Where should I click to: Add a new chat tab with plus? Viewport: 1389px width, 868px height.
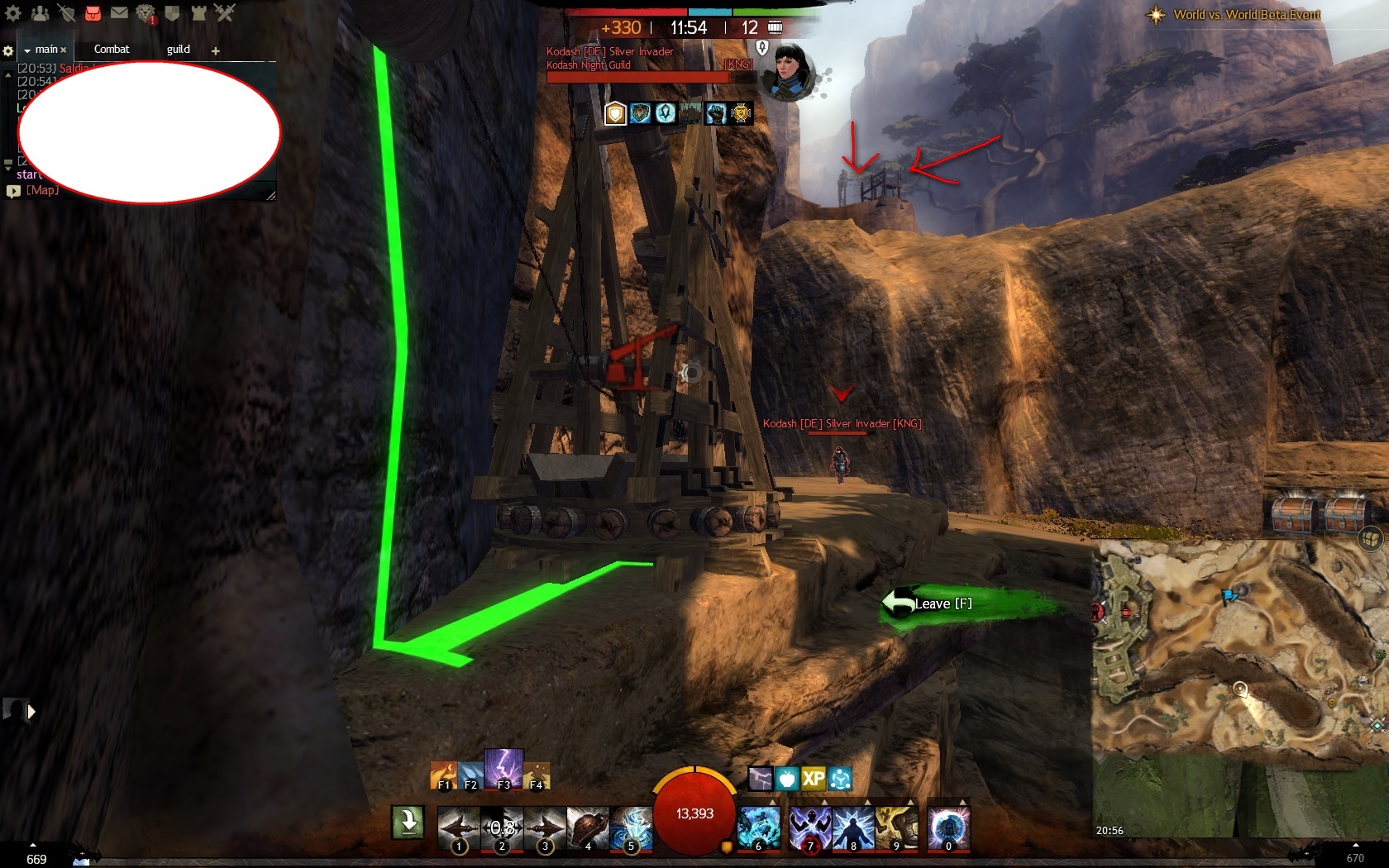coord(216,51)
